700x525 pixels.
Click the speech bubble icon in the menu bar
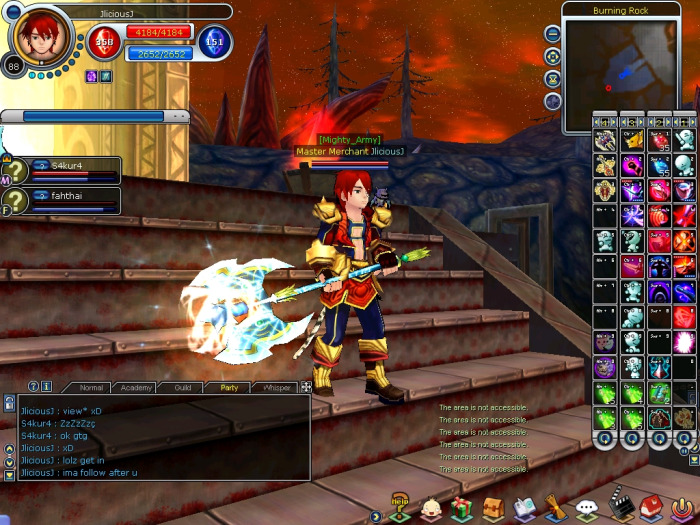[x=588, y=509]
